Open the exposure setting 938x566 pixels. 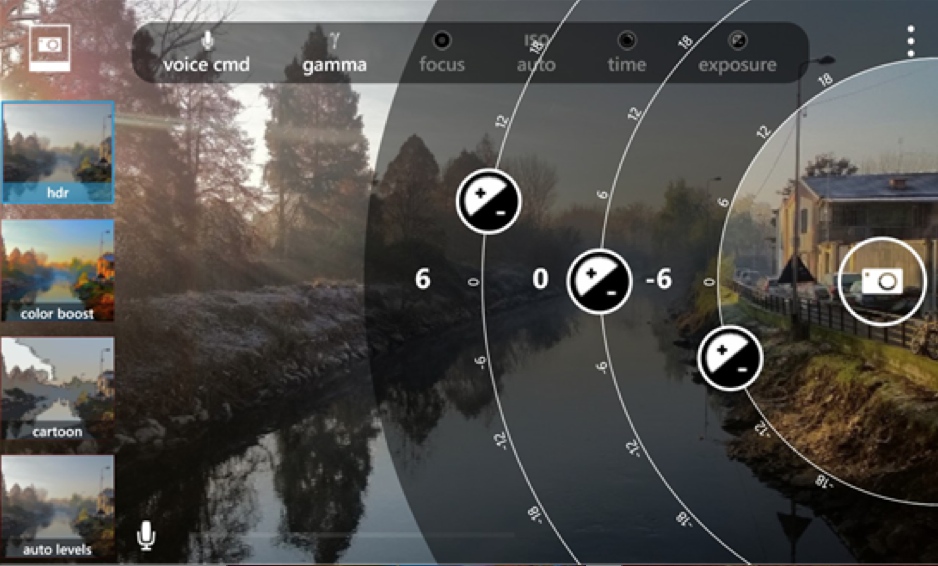[737, 53]
